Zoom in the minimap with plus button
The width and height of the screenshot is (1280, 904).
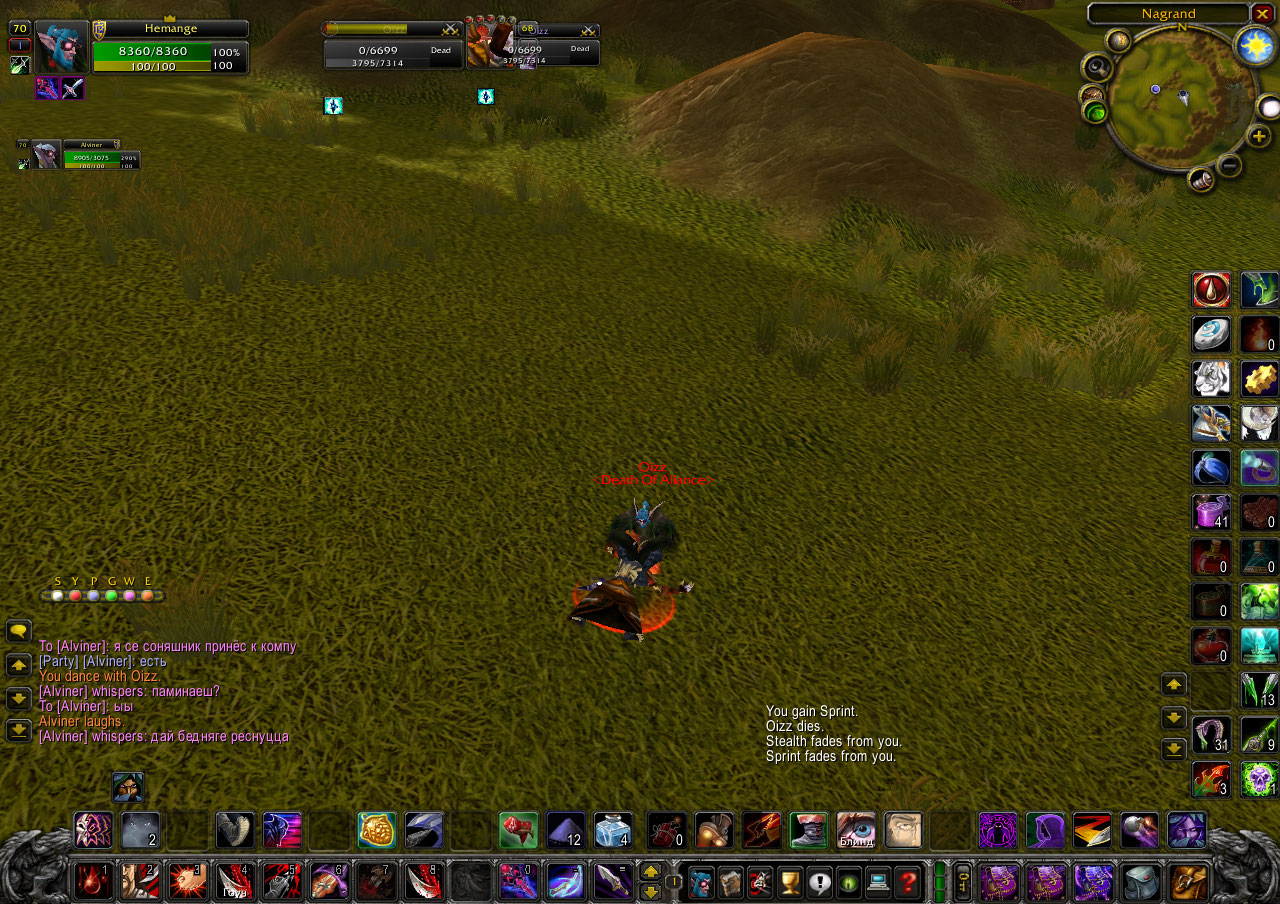coord(1258,136)
